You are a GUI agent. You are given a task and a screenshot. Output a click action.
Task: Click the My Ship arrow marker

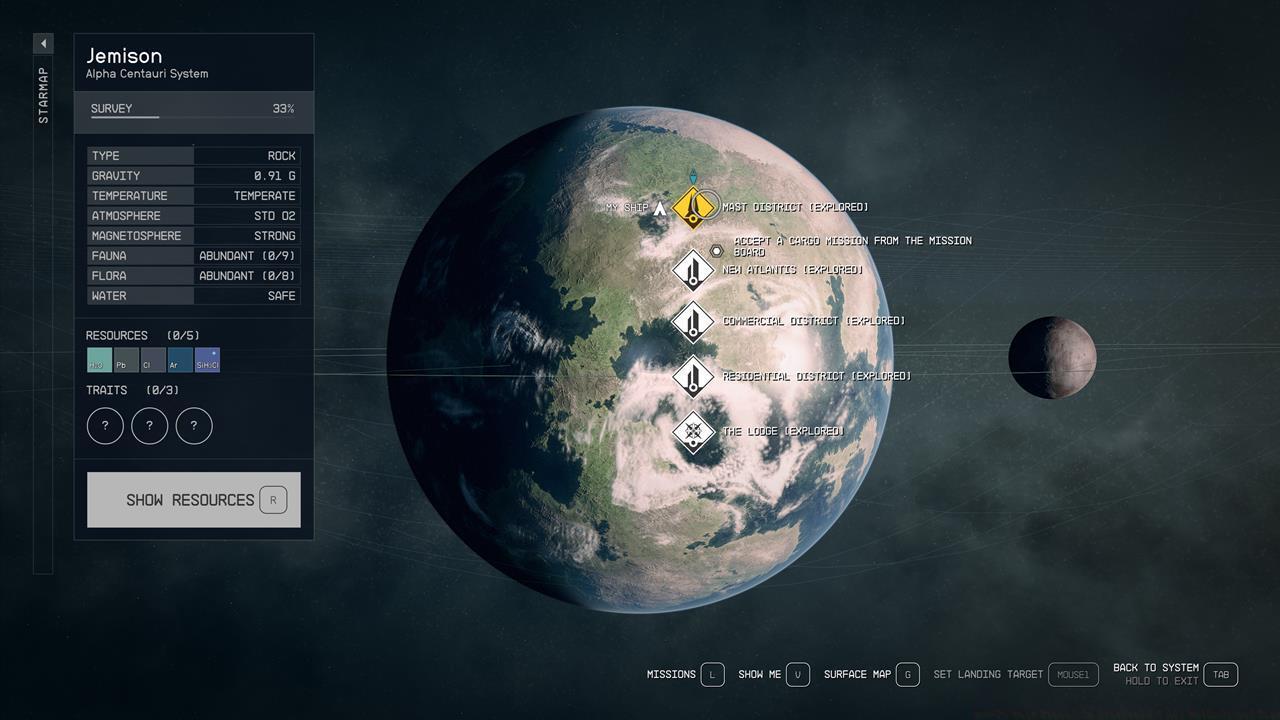click(x=659, y=208)
